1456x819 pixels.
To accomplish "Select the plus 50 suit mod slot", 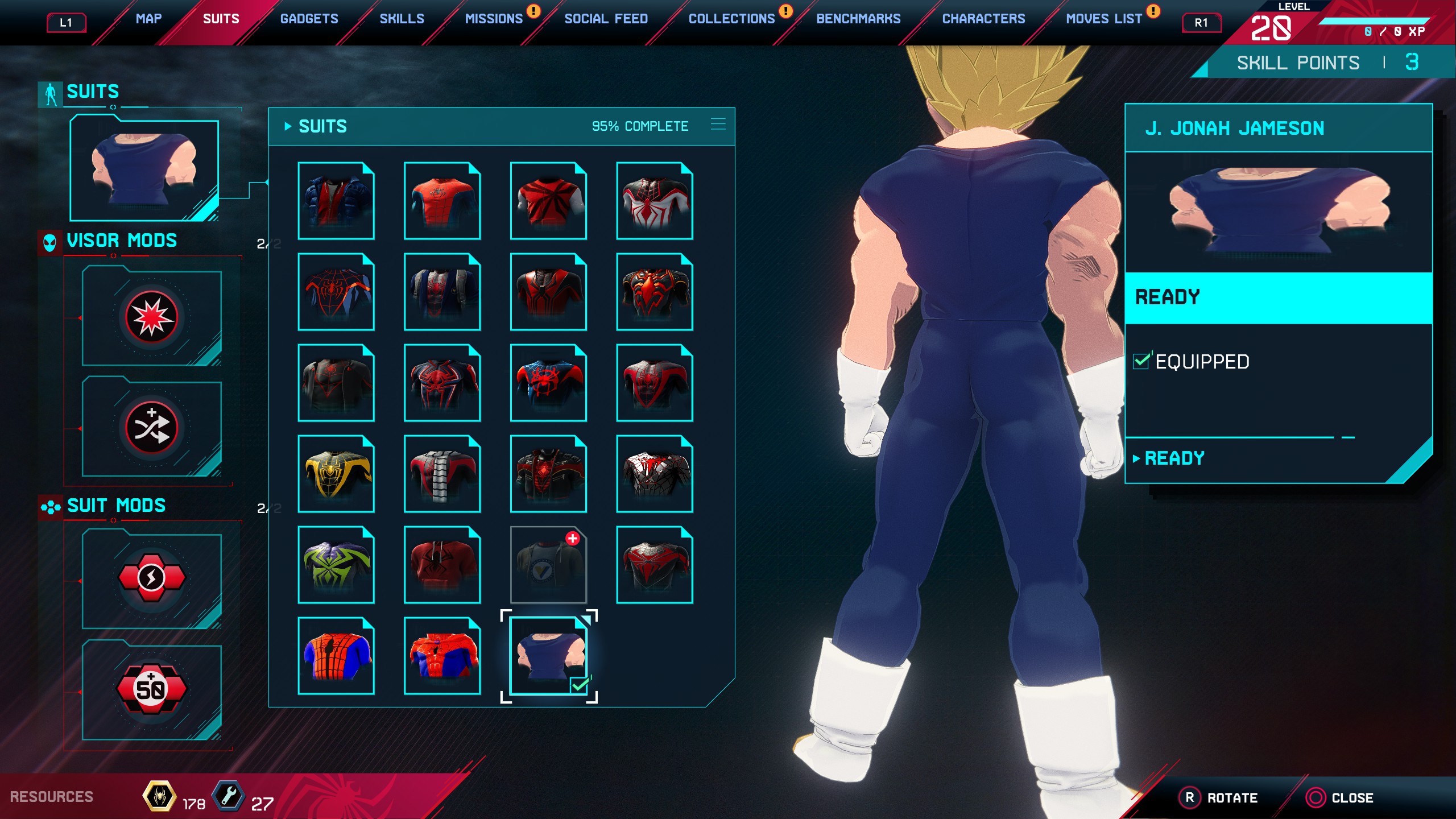I will pos(151,689).
